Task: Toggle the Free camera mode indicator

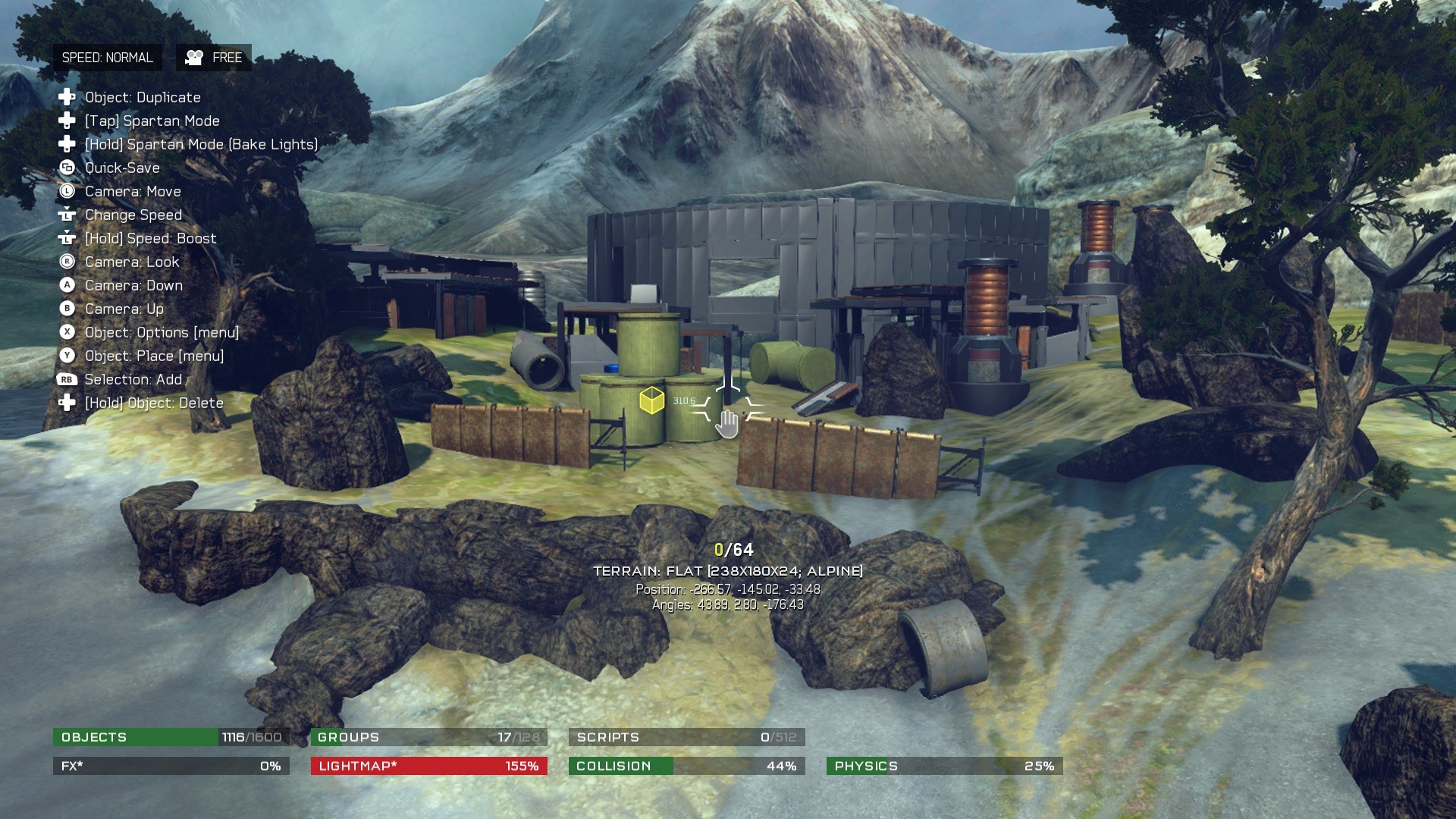Action: coord(214,58)
